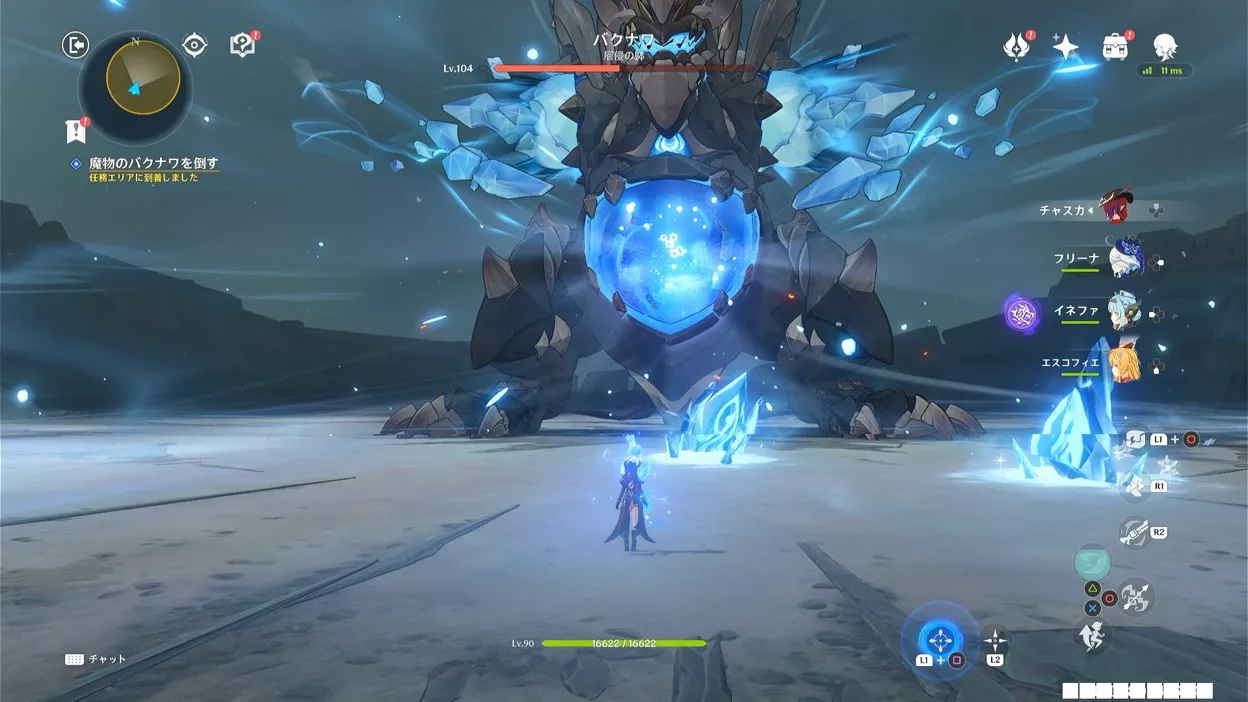The width and height of the screenshot is (1248, 702).
Task: Open the four-point star events icon
Action: 1066,47
